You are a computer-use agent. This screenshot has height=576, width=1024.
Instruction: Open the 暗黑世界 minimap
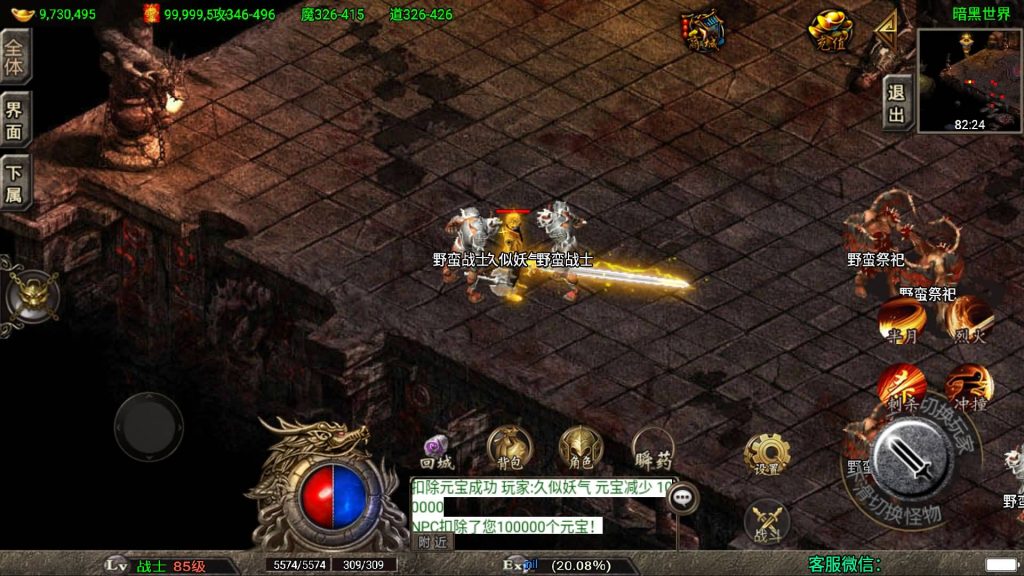tap(969, 80)
